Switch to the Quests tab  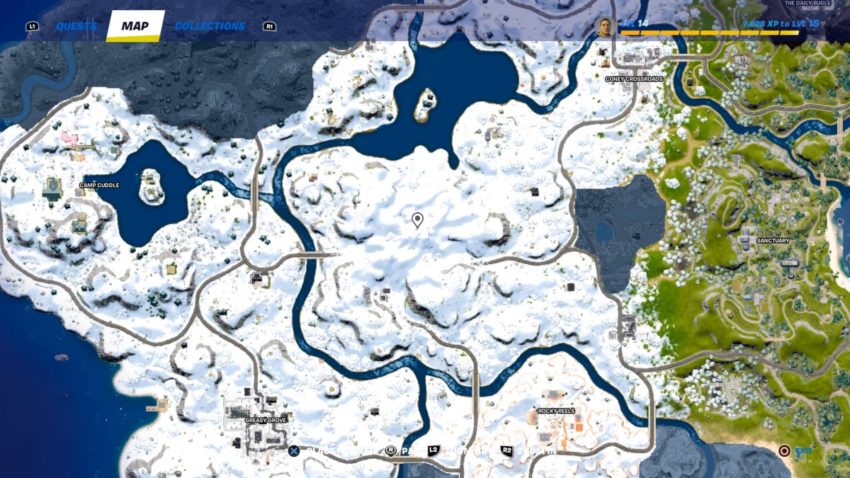[x=76, y=26]
